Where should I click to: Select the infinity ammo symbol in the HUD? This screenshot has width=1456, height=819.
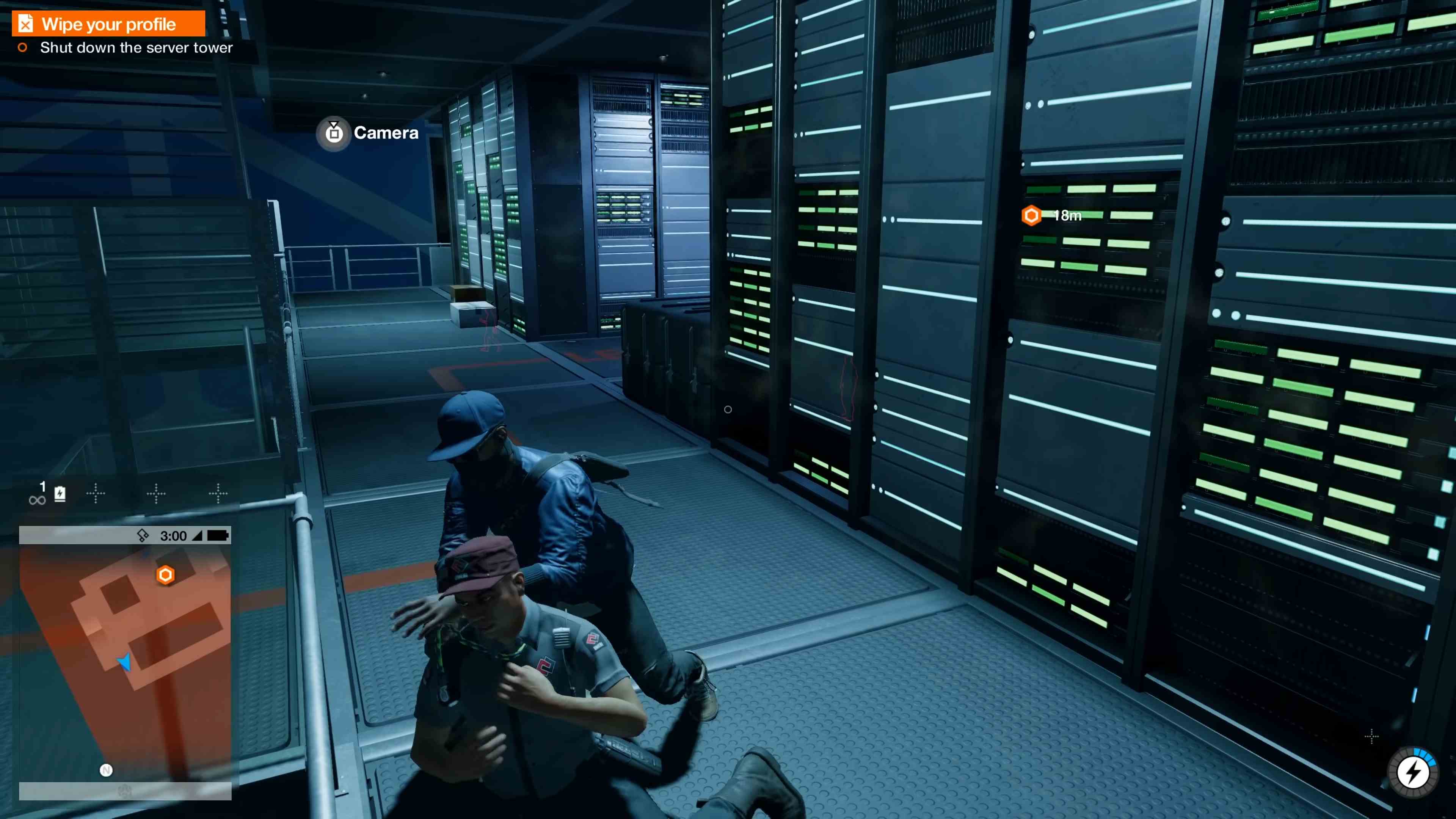(37, 499)
